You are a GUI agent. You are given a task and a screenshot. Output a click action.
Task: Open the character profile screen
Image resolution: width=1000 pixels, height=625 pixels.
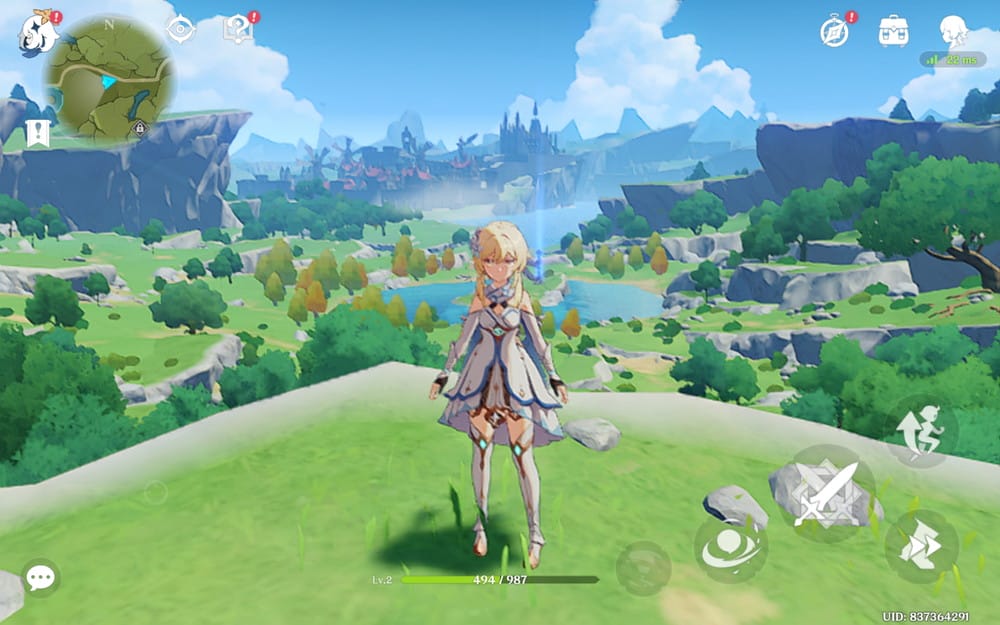point(953,31)
